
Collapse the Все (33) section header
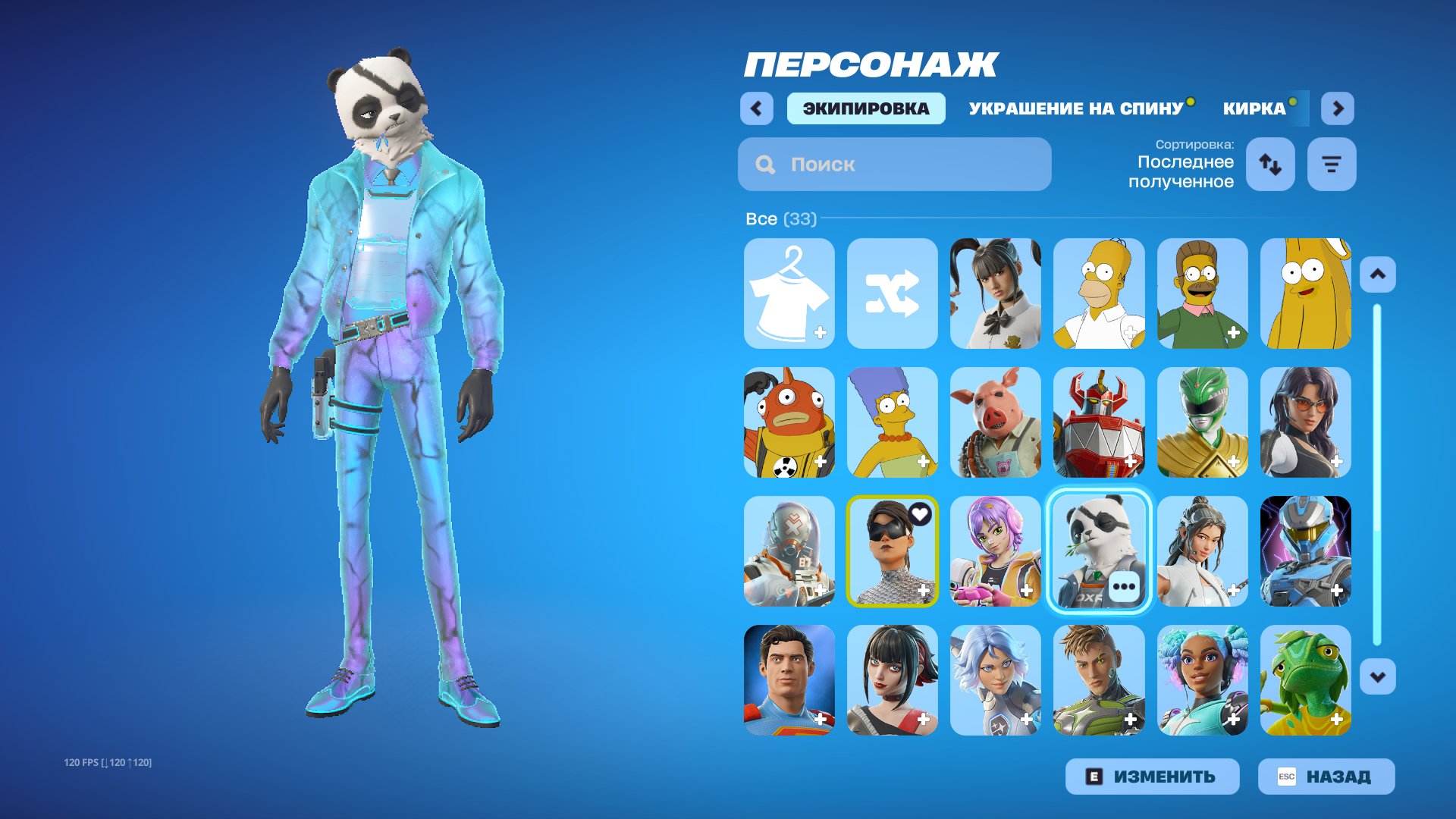[781, 219]
